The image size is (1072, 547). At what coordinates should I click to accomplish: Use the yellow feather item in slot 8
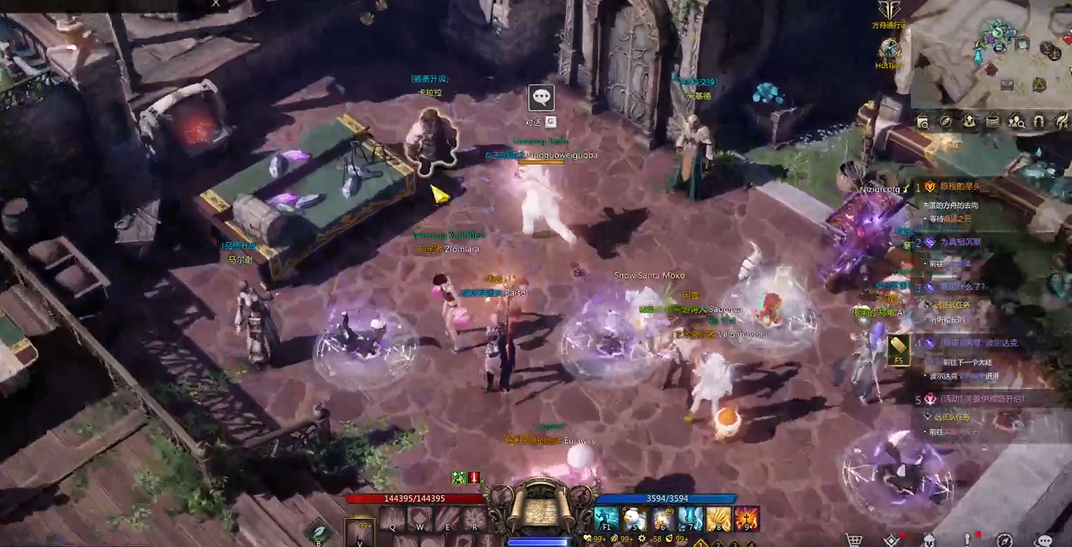pos(717,519)
